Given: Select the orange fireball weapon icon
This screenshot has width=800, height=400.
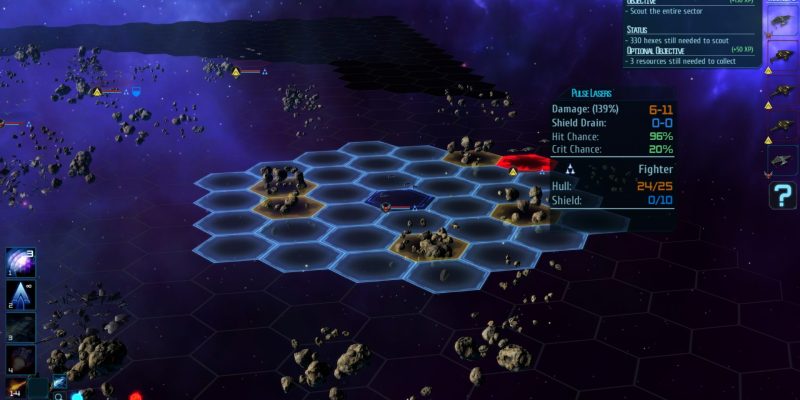Looking at the screenshot, I should [x=17, y=387].
